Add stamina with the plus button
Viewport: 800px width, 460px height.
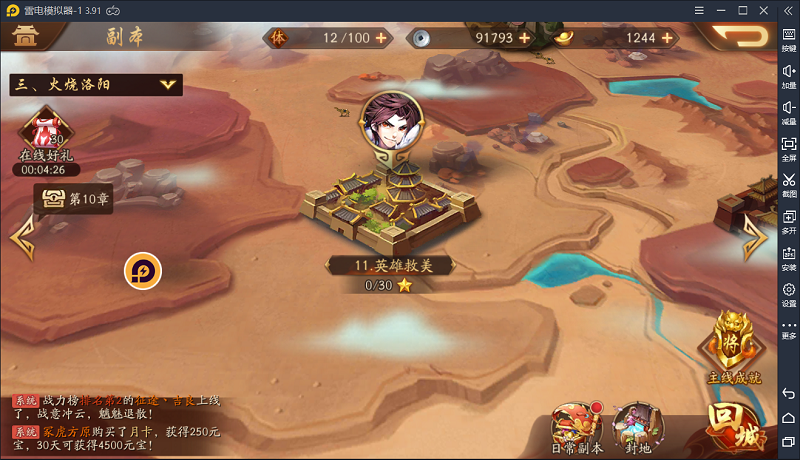380,38
